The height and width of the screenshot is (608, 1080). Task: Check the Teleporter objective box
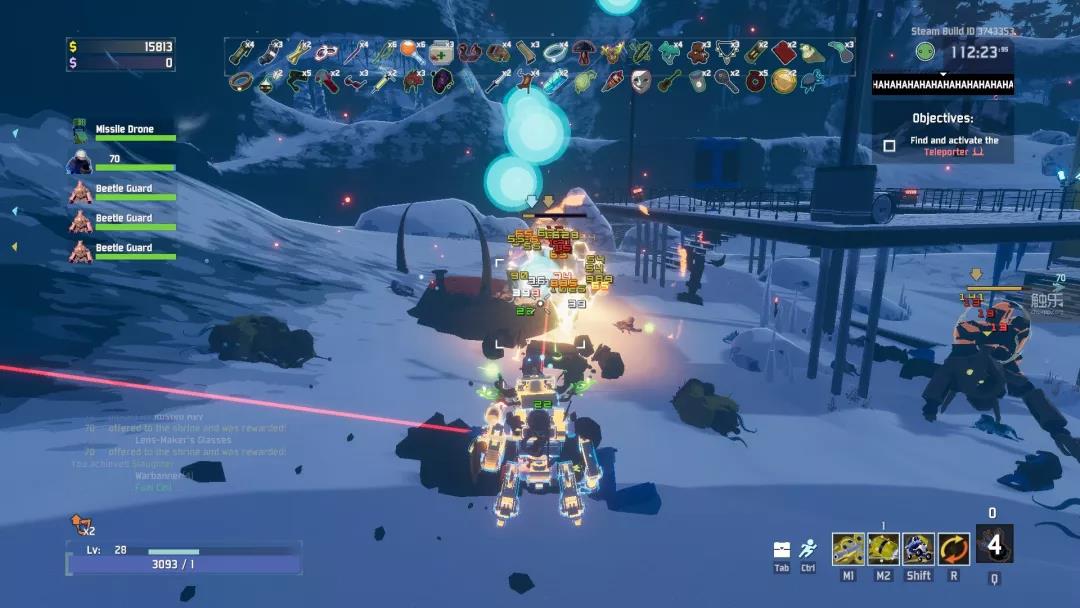point(889,146)
